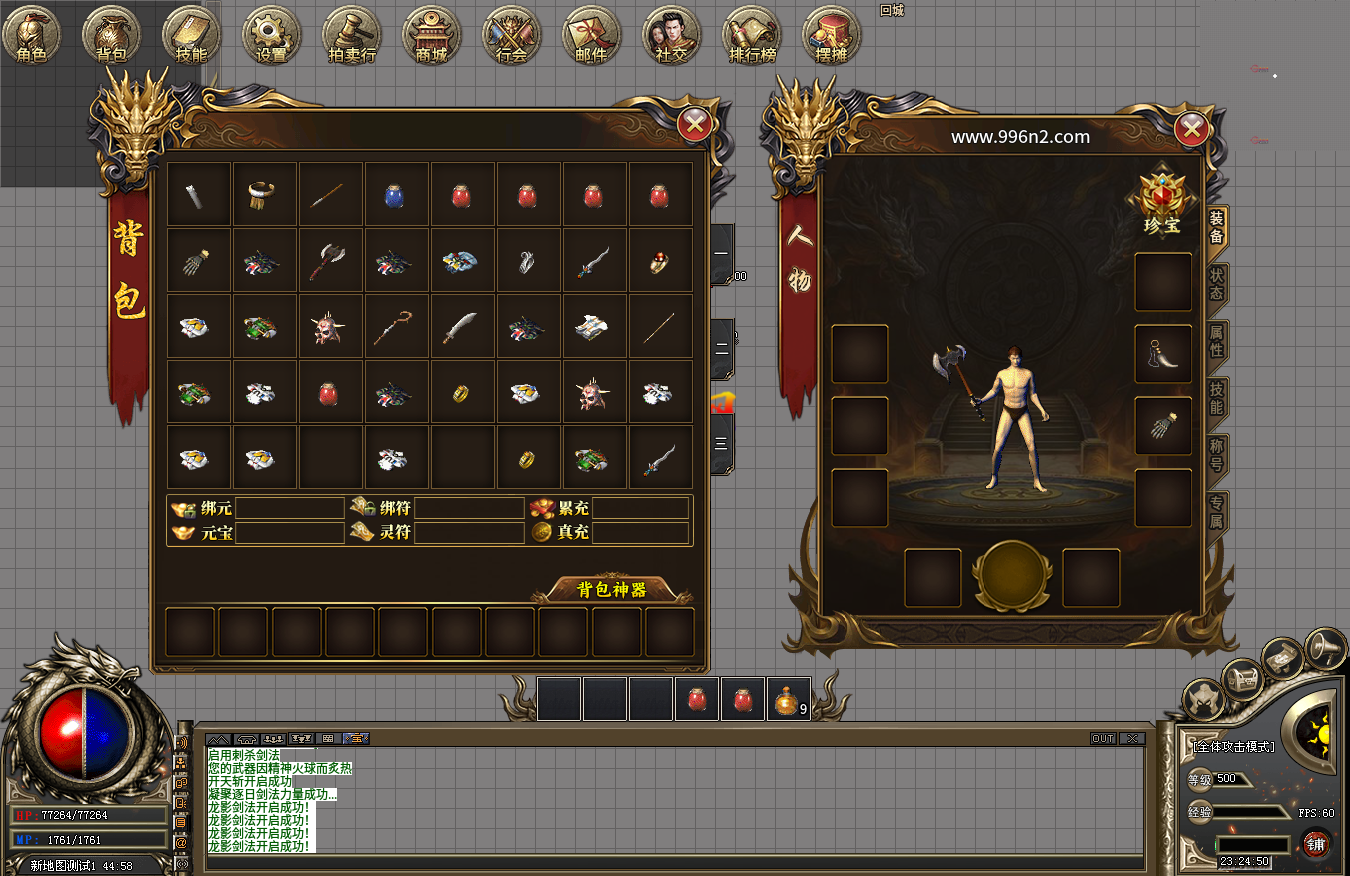Switch to the 称号 titles tab
The width and height of the screenshot is (1350, 876).
click(x=1216, y=454)
